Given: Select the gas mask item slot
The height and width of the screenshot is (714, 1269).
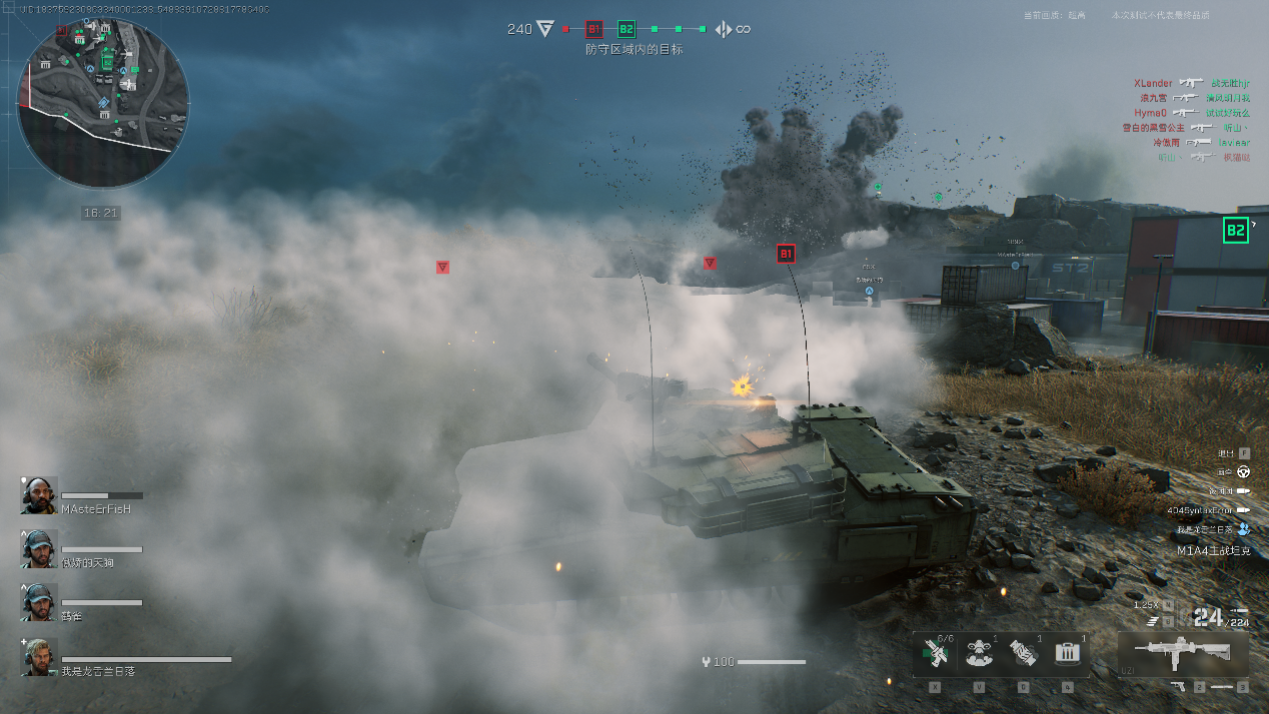Looking at the screenshot, I should click(978, 655).
